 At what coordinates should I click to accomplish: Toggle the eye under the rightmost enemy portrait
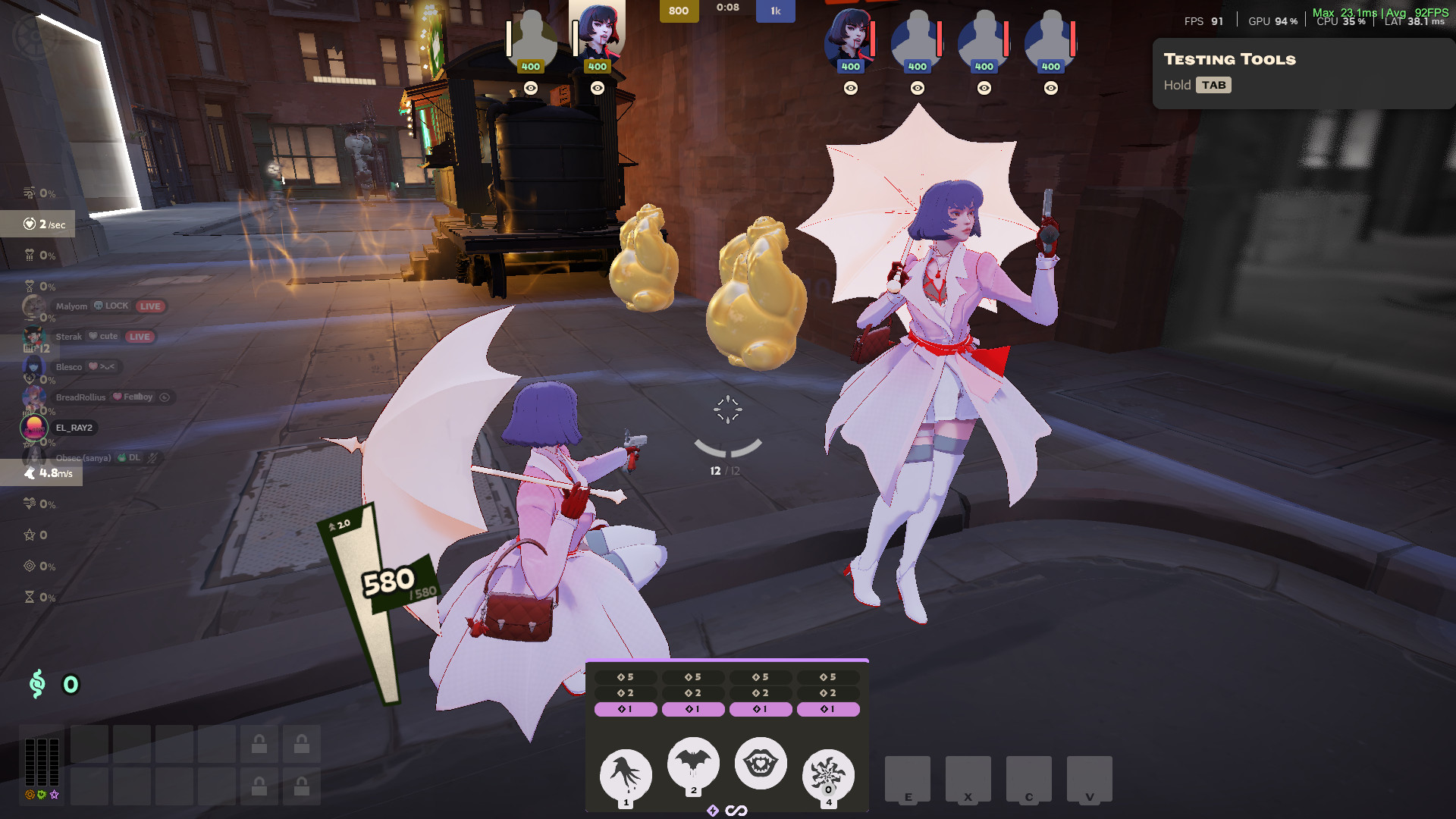1050,87
